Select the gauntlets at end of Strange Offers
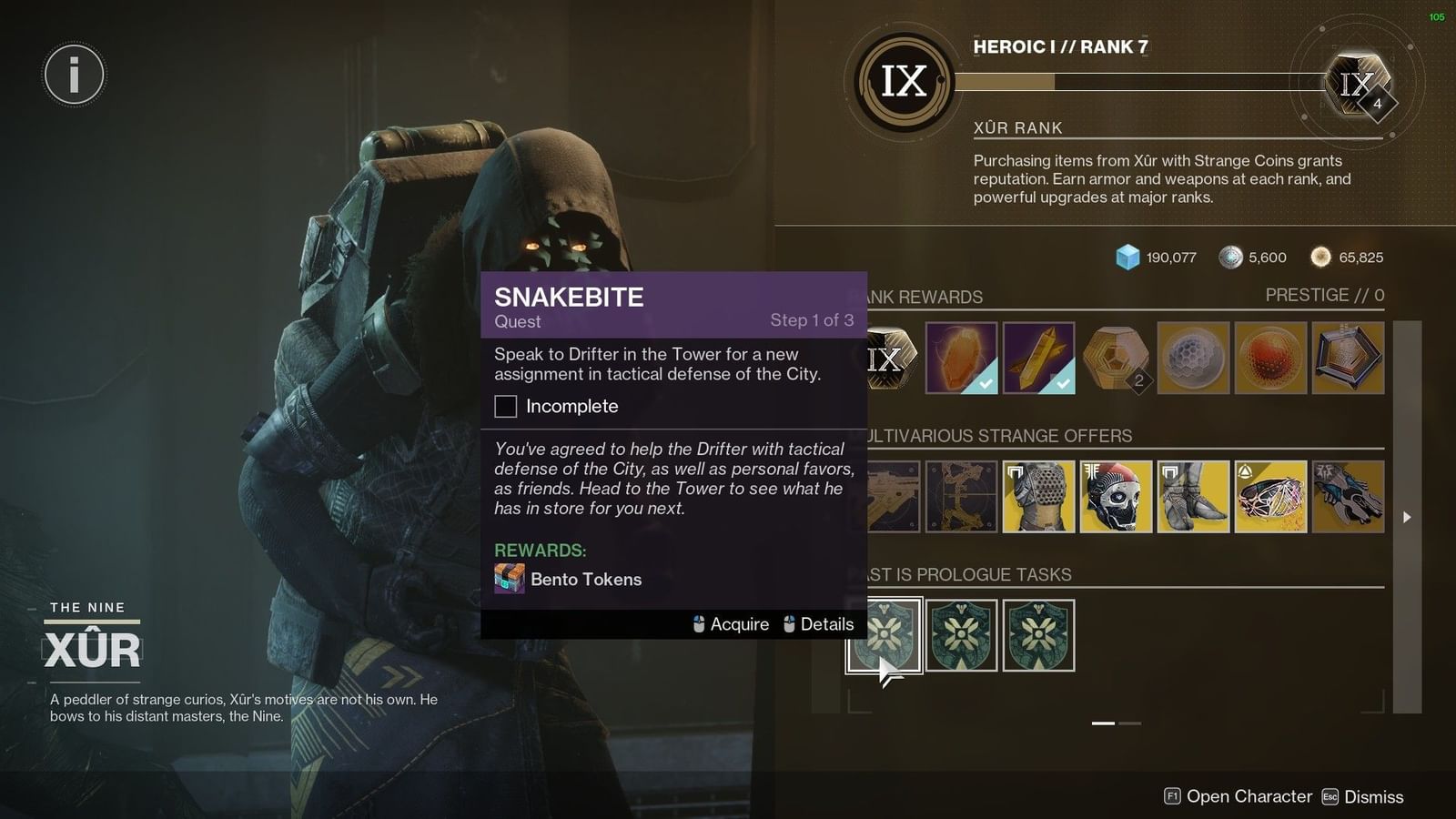The height and width of the screenshot is (819, 1456). point(1348,497)
